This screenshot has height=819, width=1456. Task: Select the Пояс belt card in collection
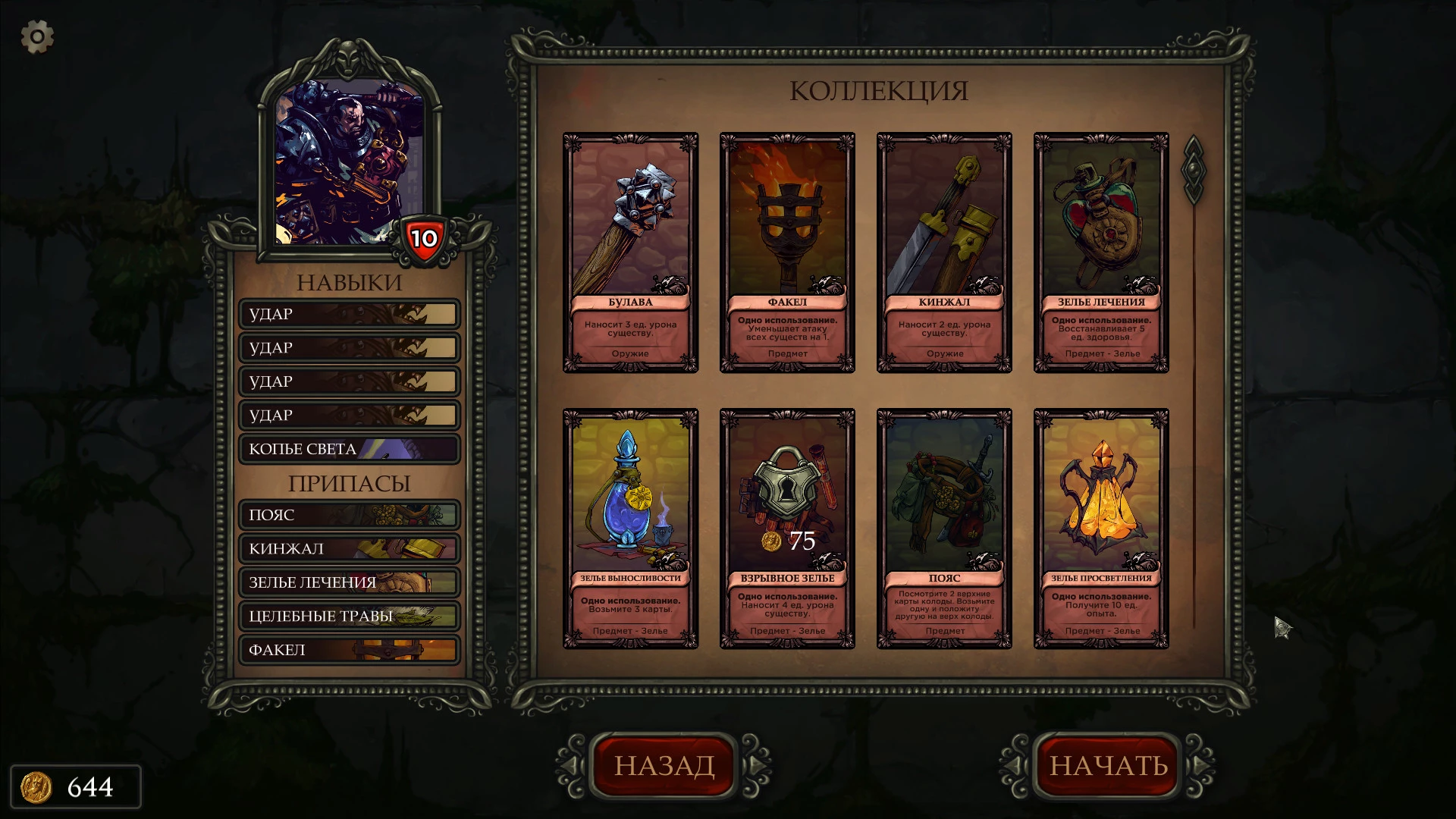click(x=944, y=529)
